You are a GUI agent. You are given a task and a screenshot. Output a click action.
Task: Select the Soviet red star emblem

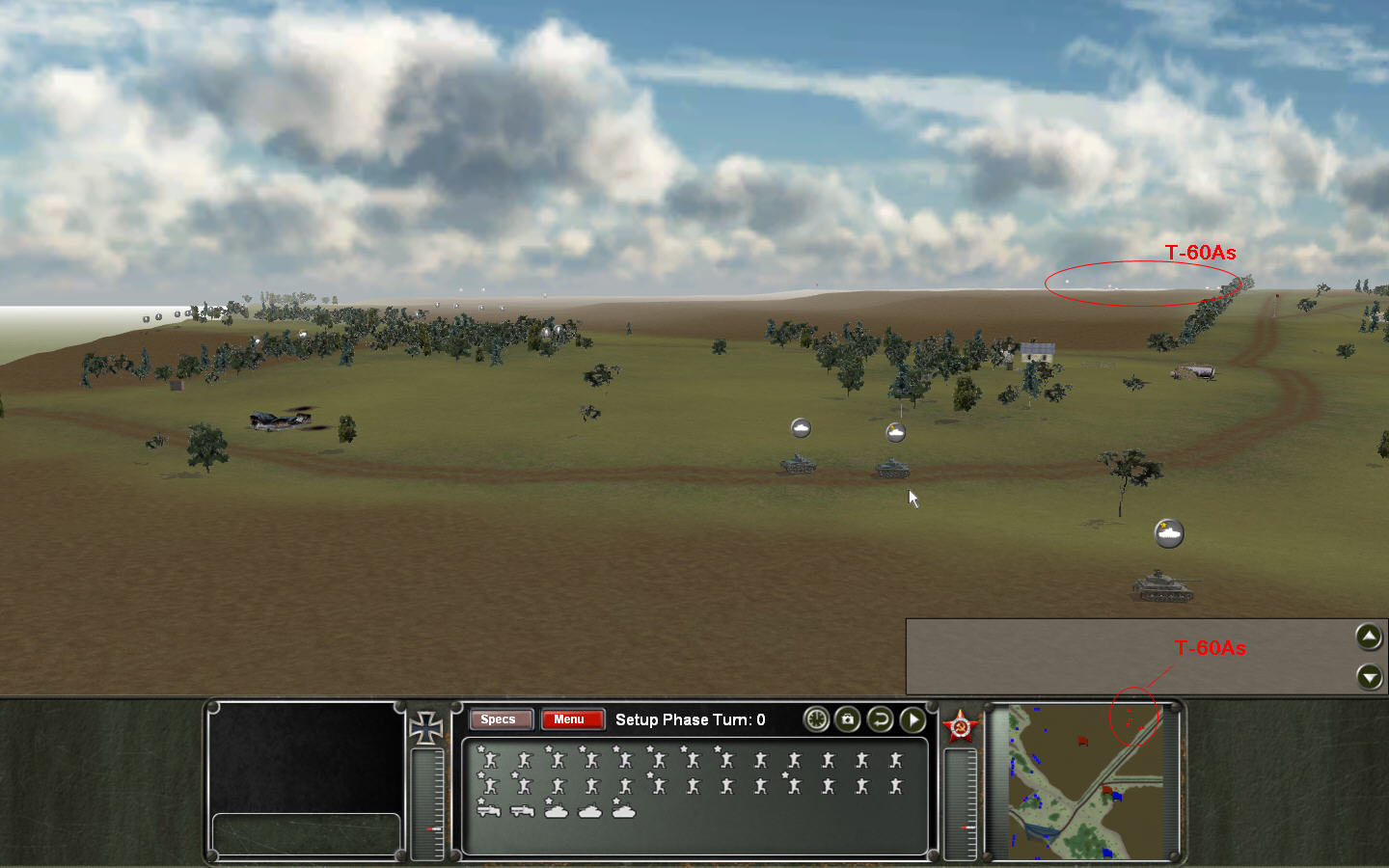click(960, 726)
